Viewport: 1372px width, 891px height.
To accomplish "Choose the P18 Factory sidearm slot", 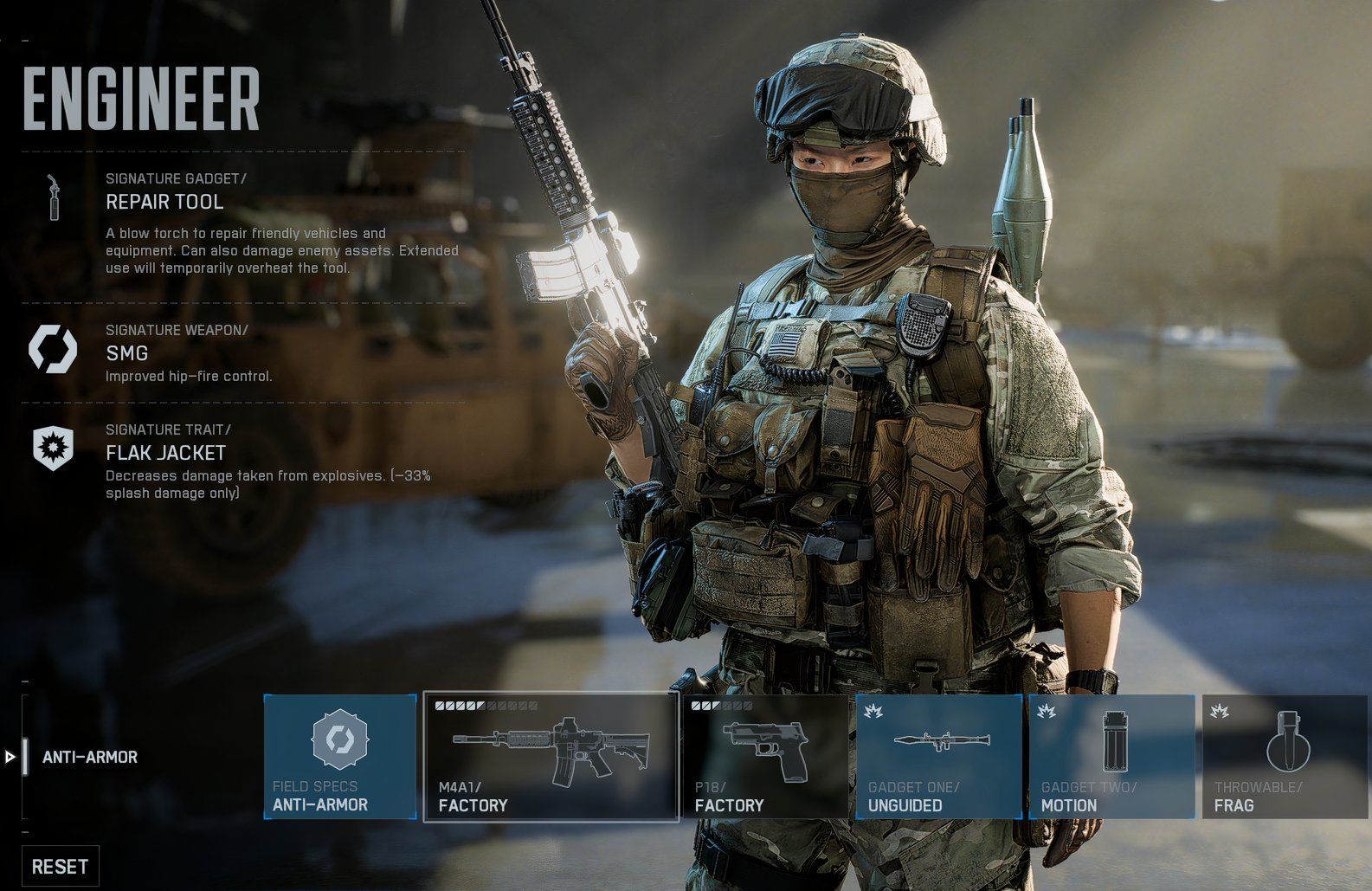I will [765, 757].
